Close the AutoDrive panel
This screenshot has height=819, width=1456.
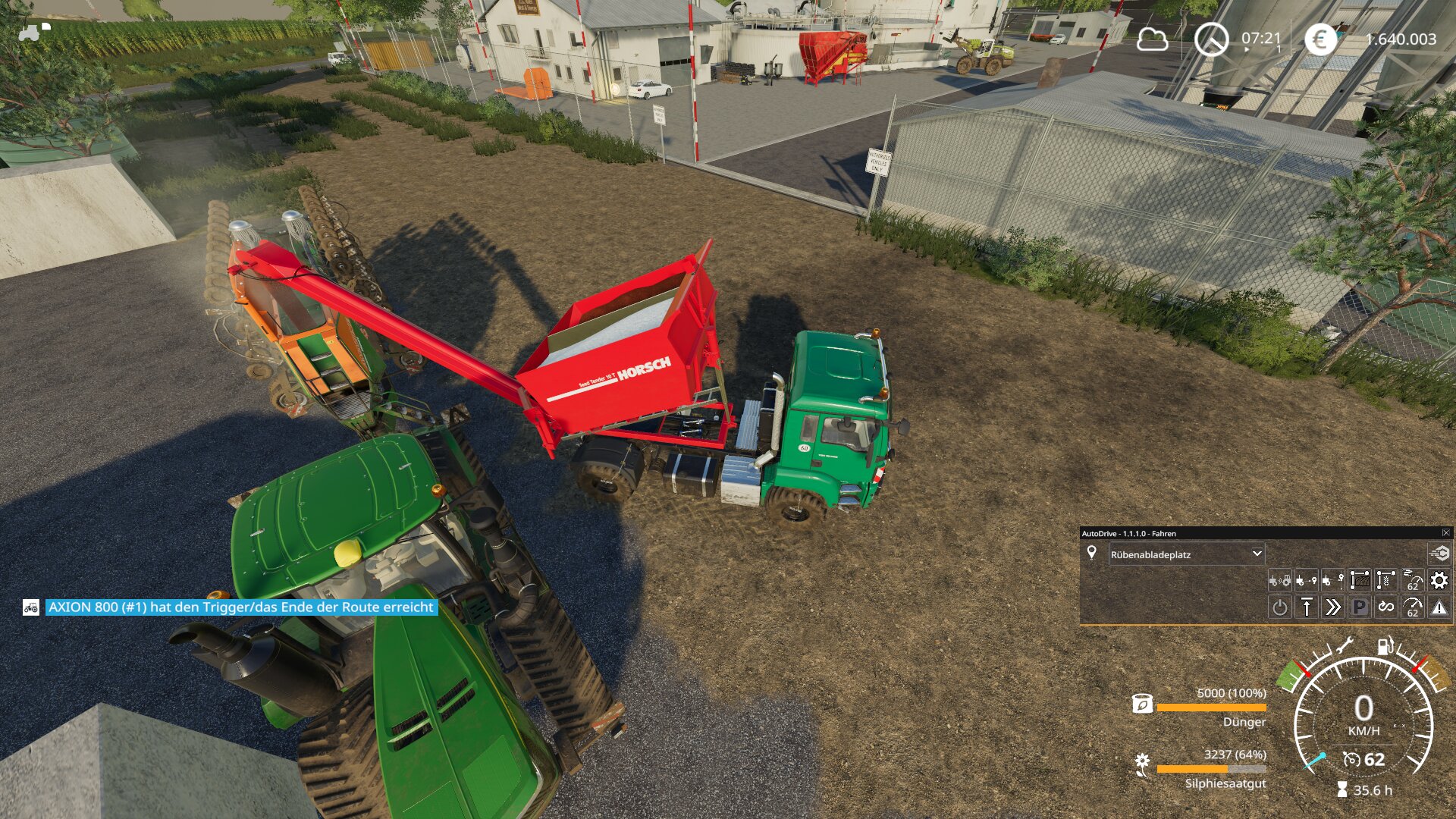[x=1445, y=533]
